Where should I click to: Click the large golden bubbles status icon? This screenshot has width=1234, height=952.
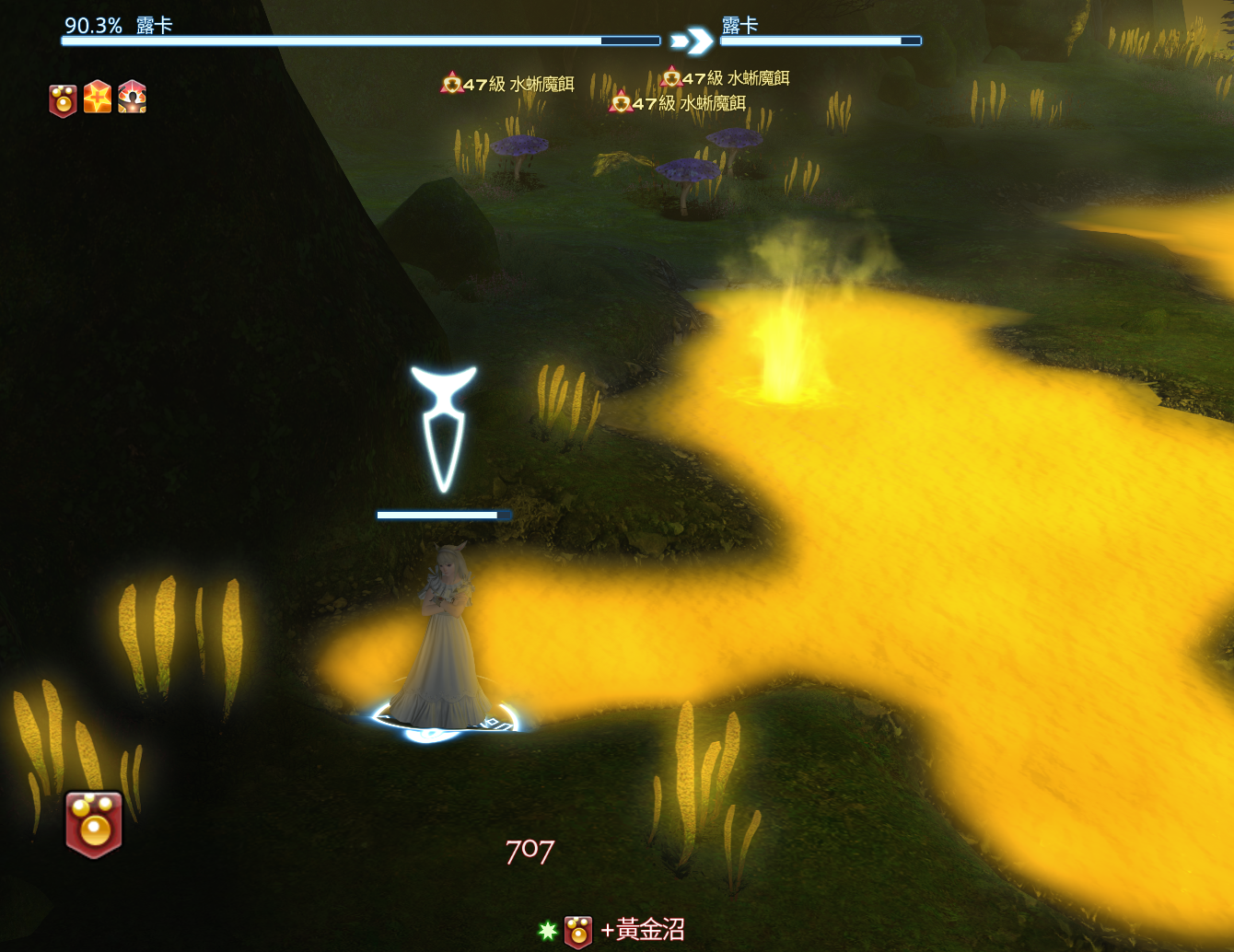click(x=94, y=824)
